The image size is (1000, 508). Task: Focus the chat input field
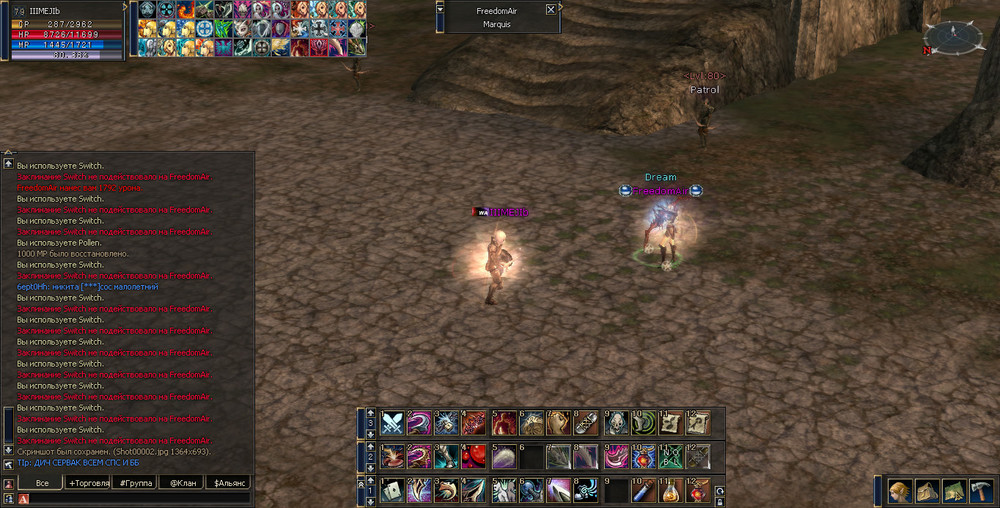(130, 498)
